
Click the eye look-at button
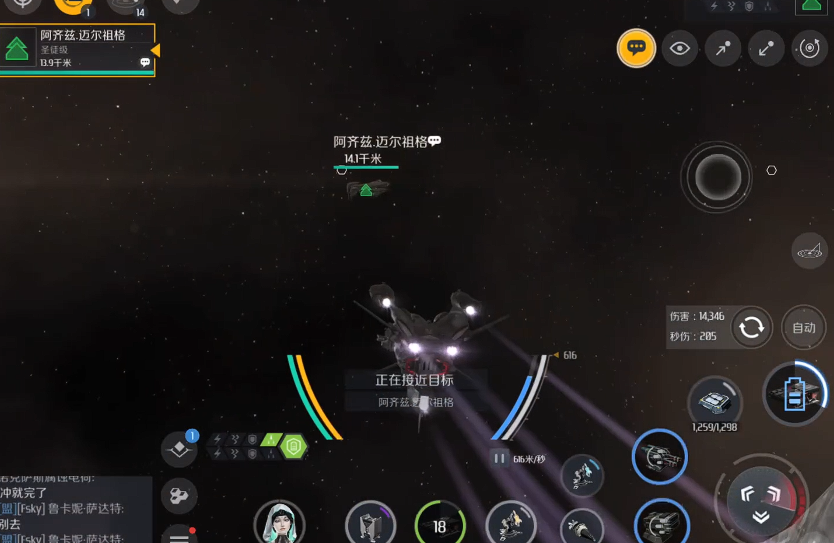[680, 47]
